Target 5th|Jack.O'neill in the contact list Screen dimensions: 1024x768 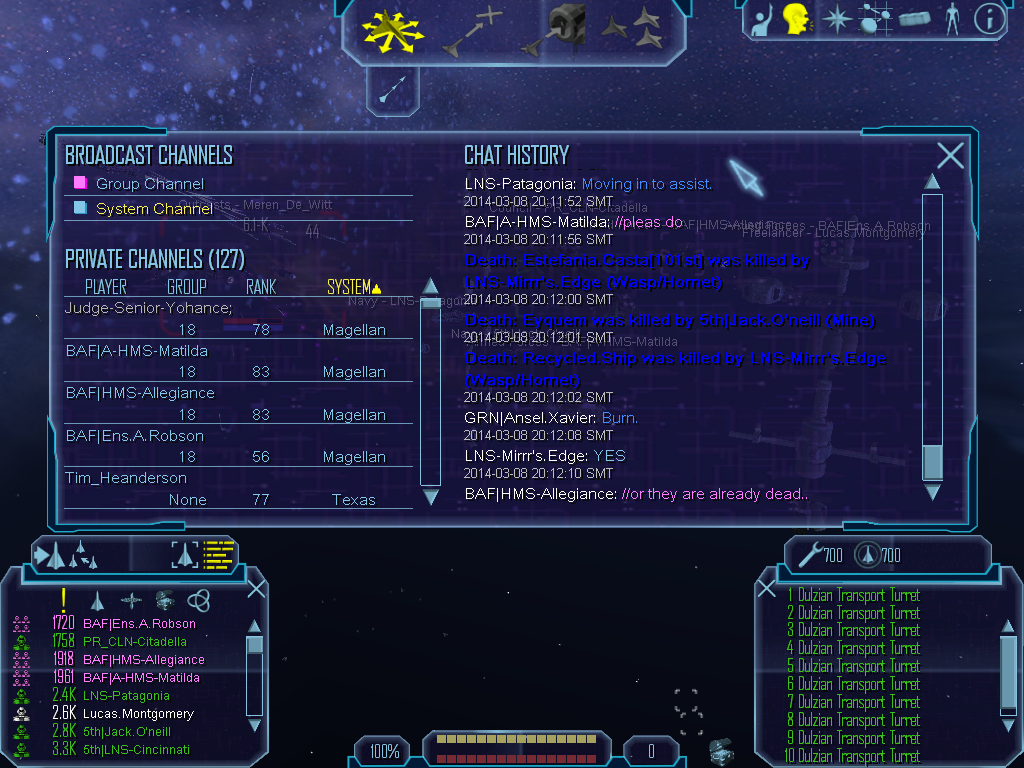click(126, 732)
